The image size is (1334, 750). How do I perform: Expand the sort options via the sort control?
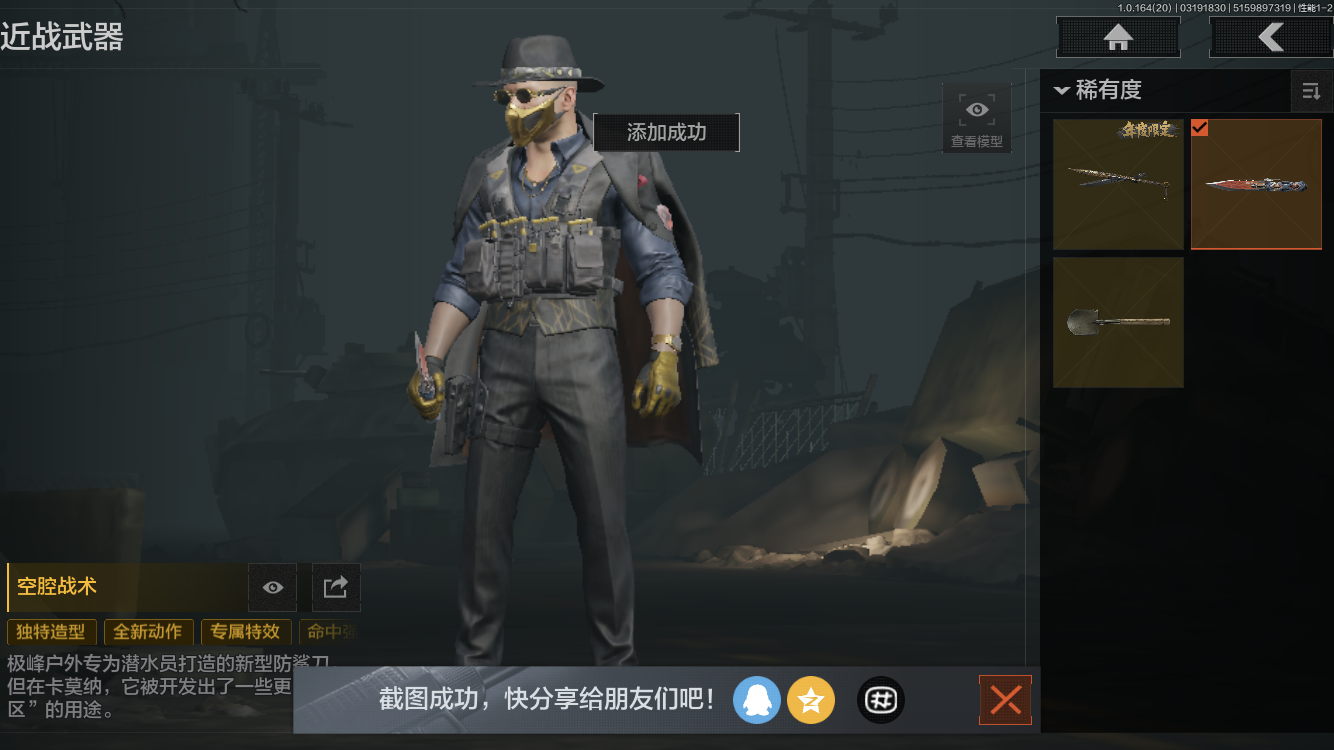[1311, 91]
